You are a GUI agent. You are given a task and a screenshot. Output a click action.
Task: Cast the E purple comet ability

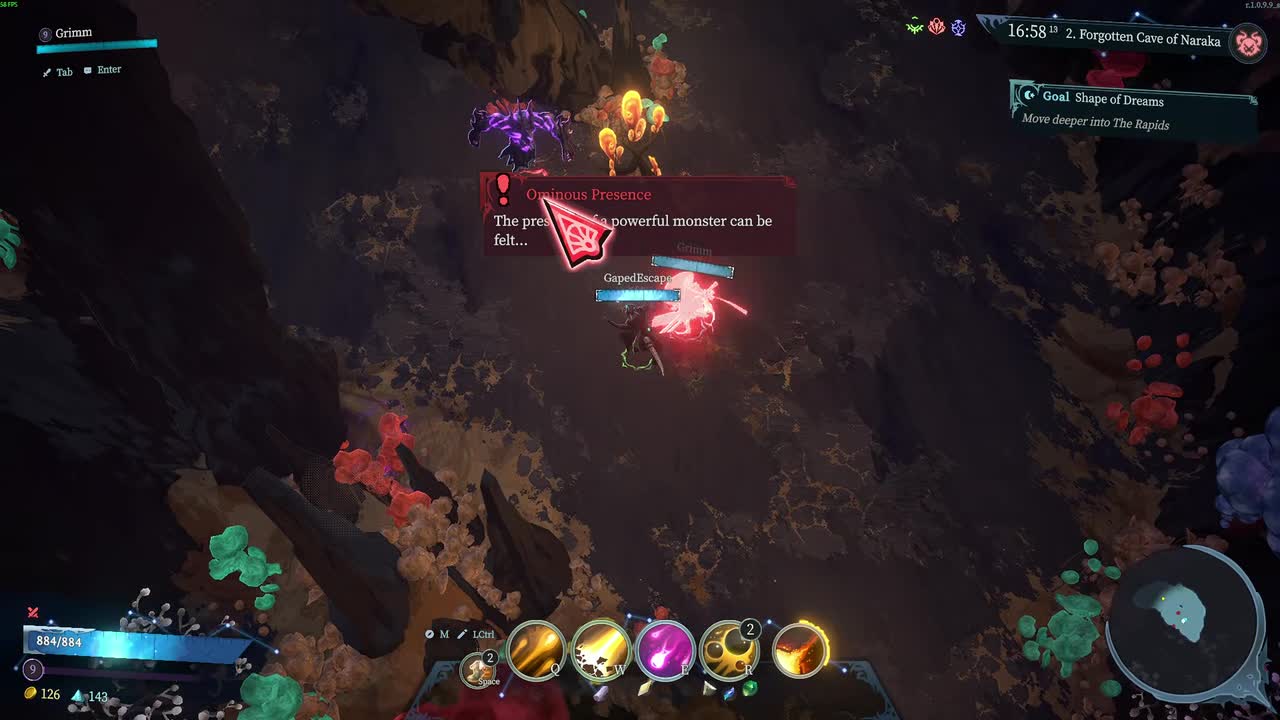point(665,650)
